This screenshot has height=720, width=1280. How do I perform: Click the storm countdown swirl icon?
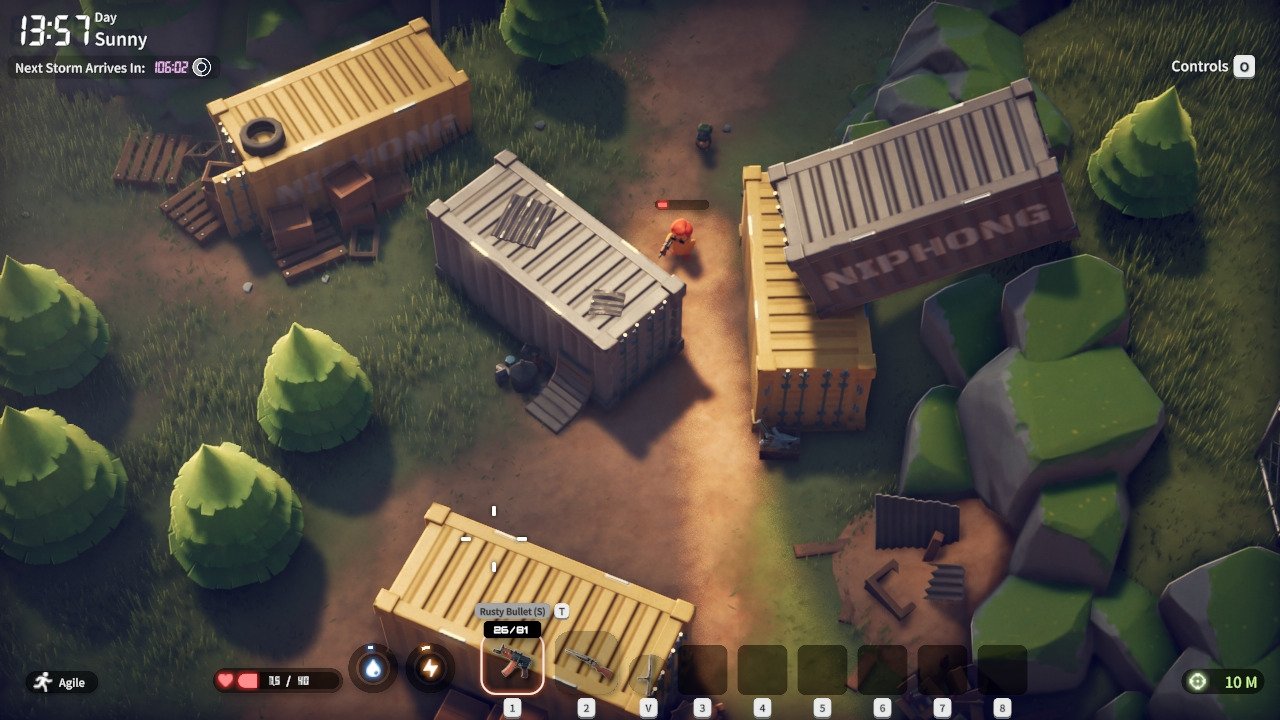click(201, 68)
